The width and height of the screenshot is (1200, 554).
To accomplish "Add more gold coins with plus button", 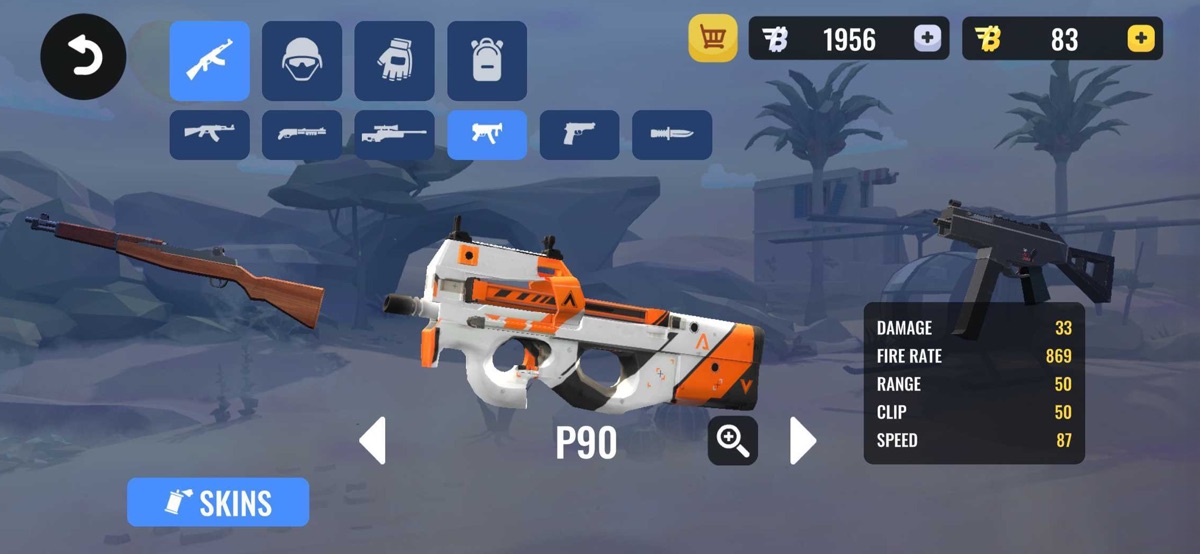I will pos(1140,39).
